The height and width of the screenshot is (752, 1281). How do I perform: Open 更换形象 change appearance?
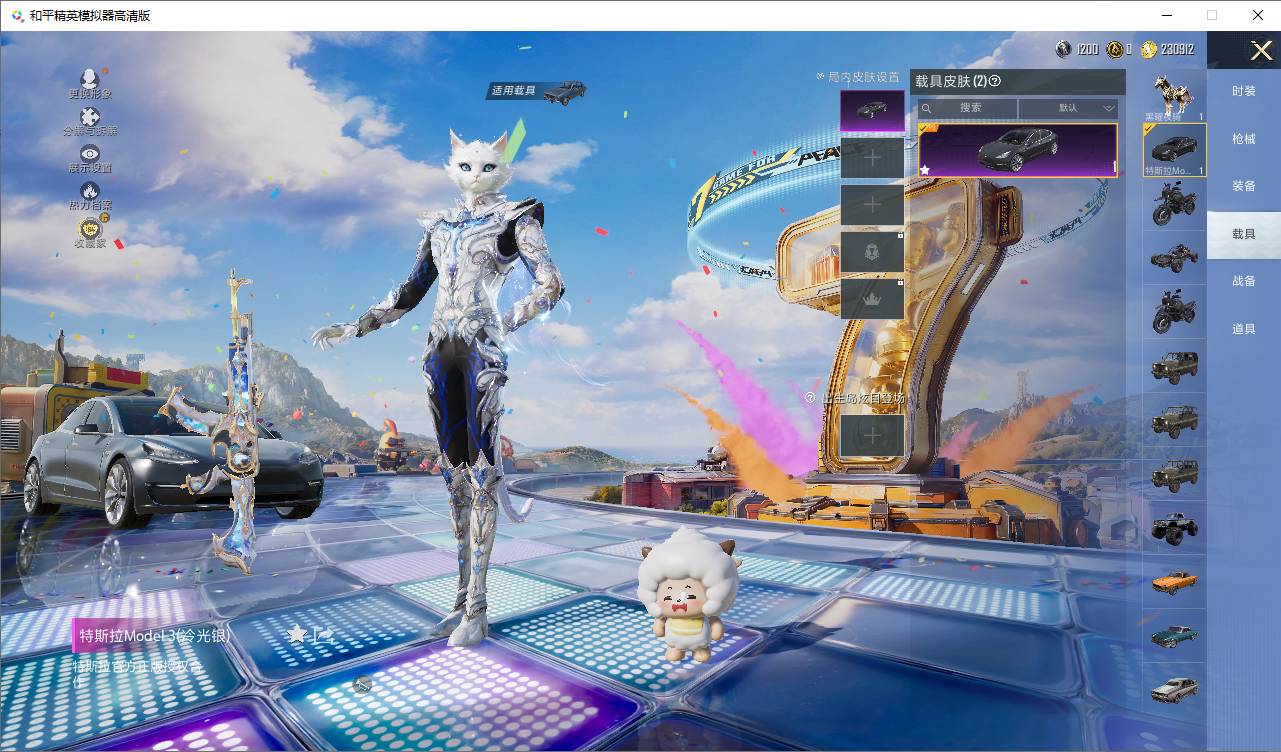(x=90, y=83)
